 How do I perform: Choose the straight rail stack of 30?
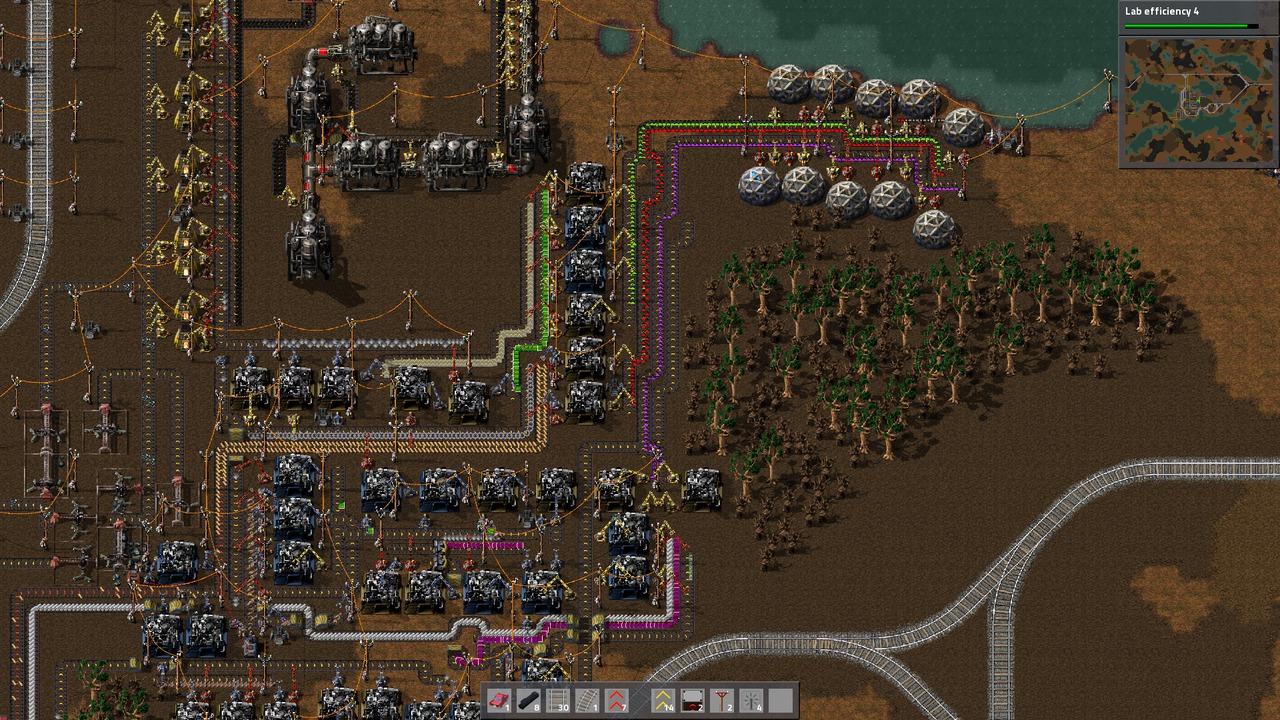point(557,701)
